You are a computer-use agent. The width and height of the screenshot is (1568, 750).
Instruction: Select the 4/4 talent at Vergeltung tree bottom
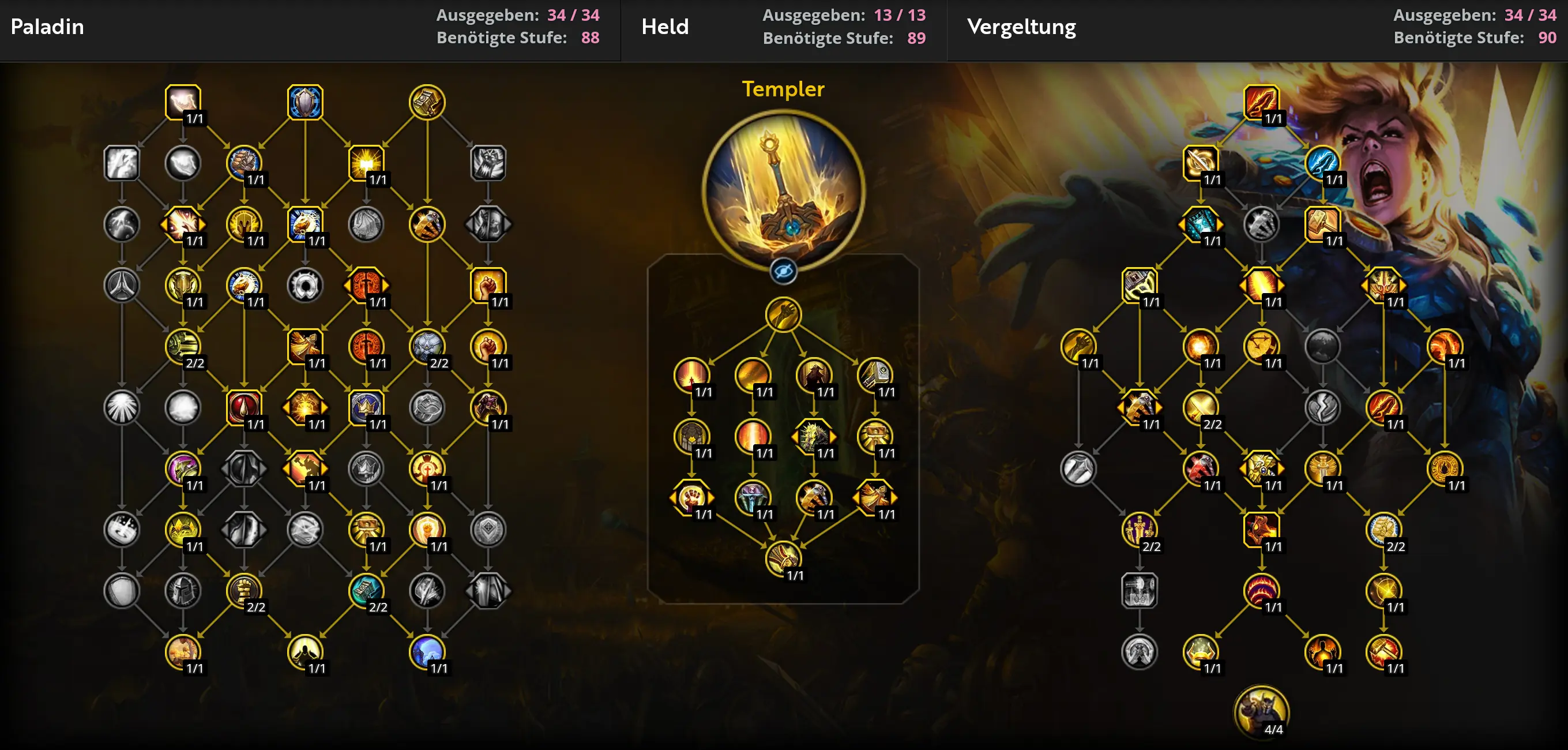[x=1261, y=711]
